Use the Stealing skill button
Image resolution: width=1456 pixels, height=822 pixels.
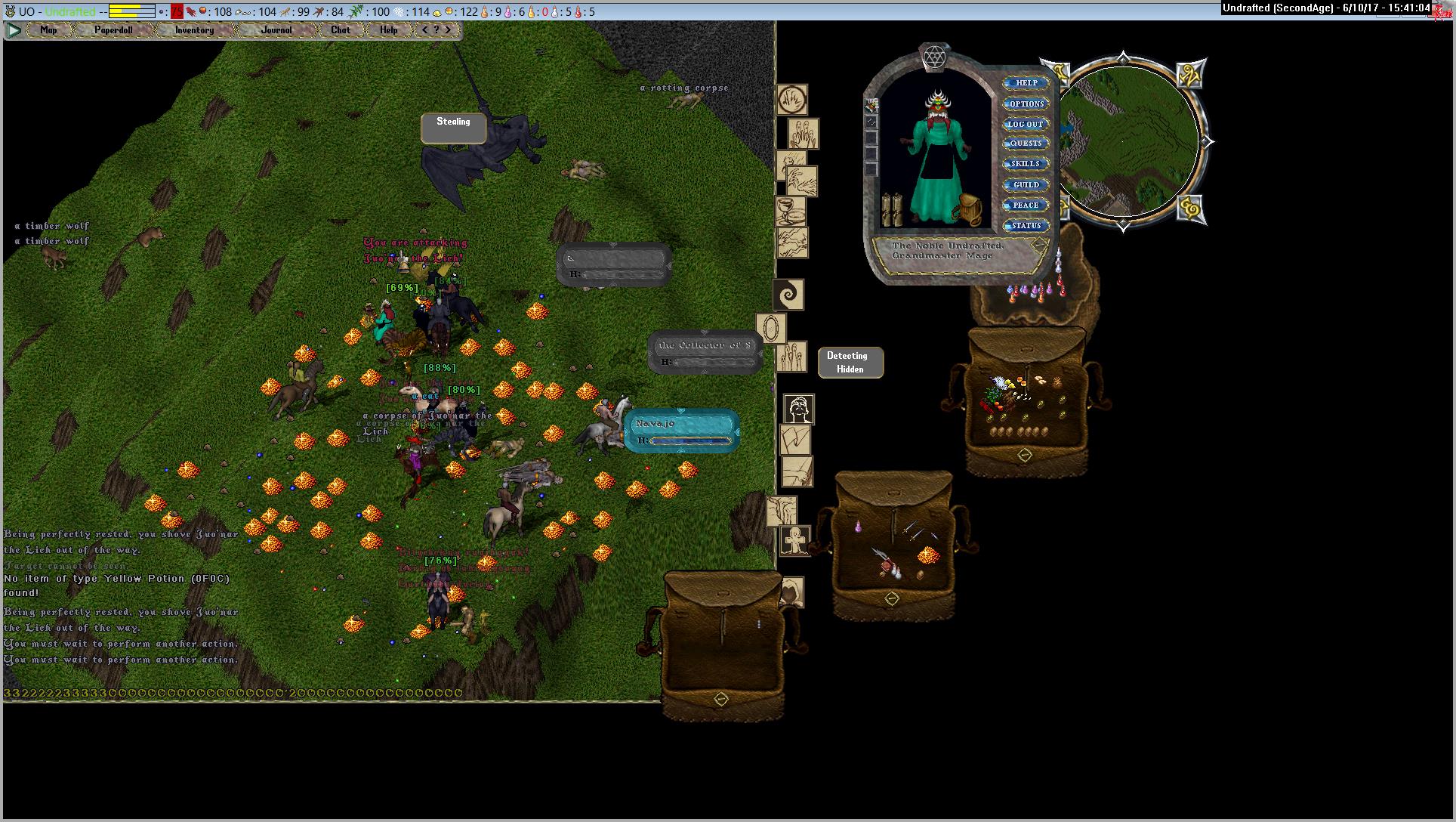[453, 128]
